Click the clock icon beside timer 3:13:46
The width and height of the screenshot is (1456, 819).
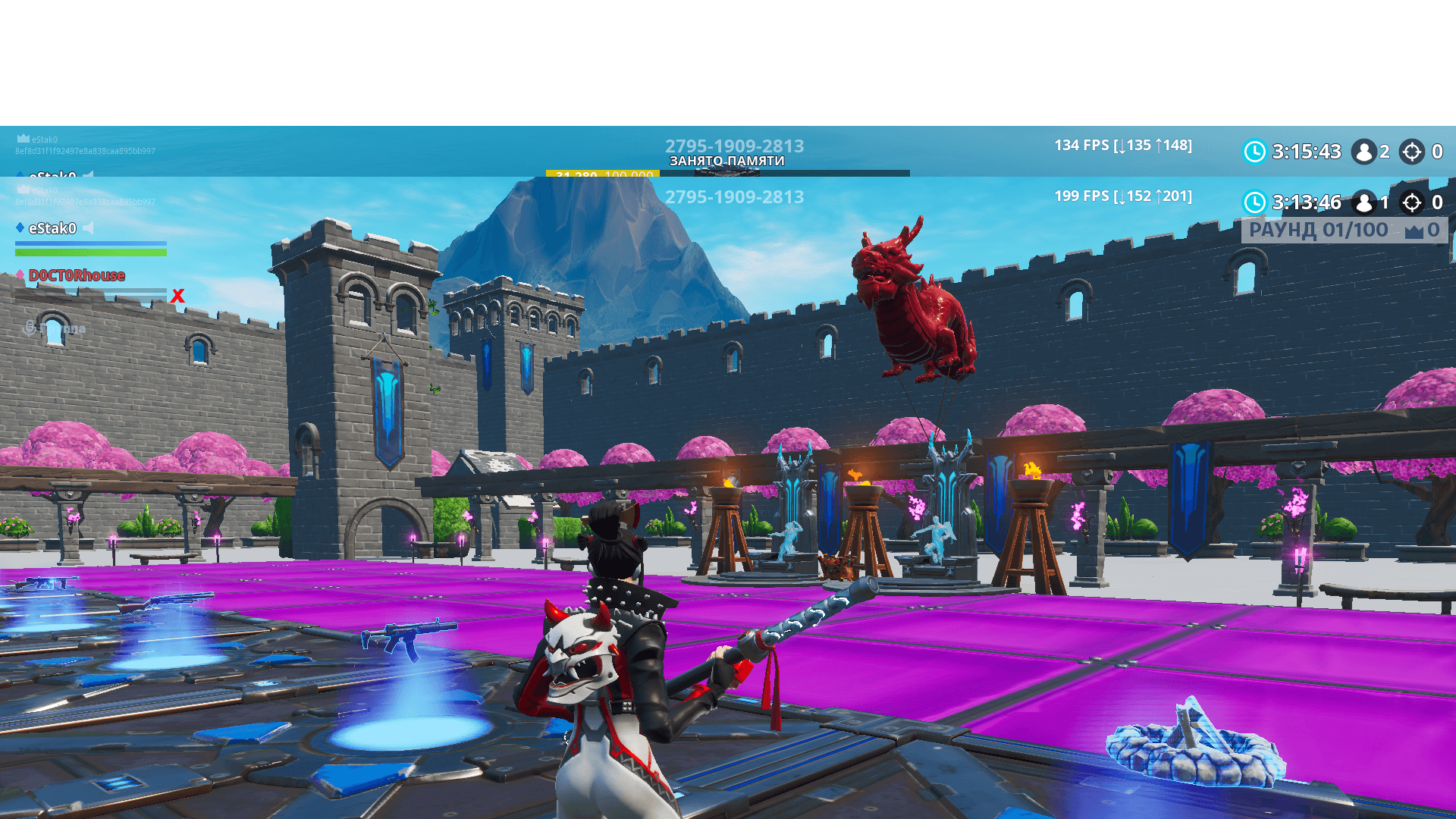(1254, 203)
